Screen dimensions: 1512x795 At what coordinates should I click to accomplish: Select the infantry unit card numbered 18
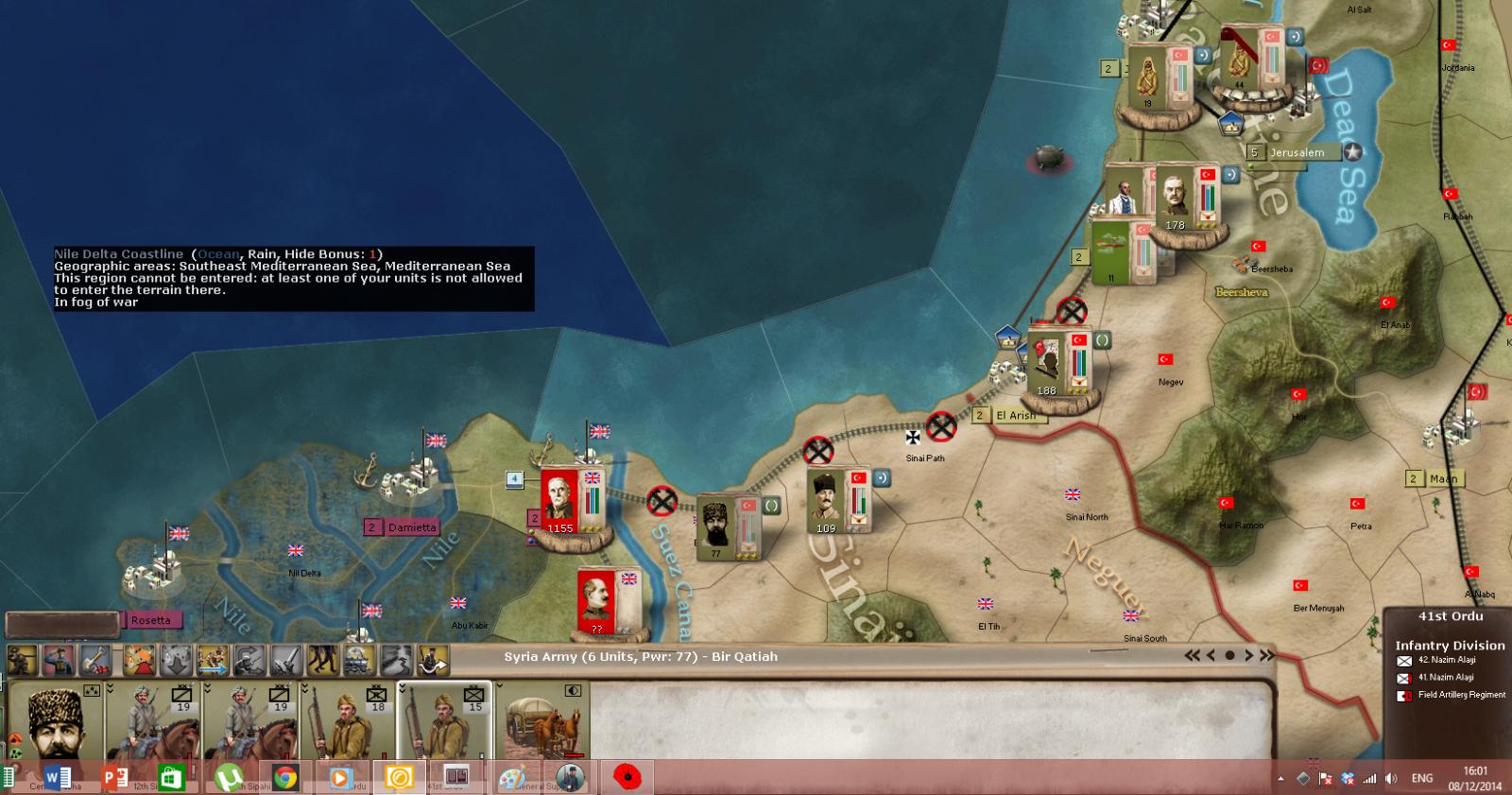tap(348, 720)
